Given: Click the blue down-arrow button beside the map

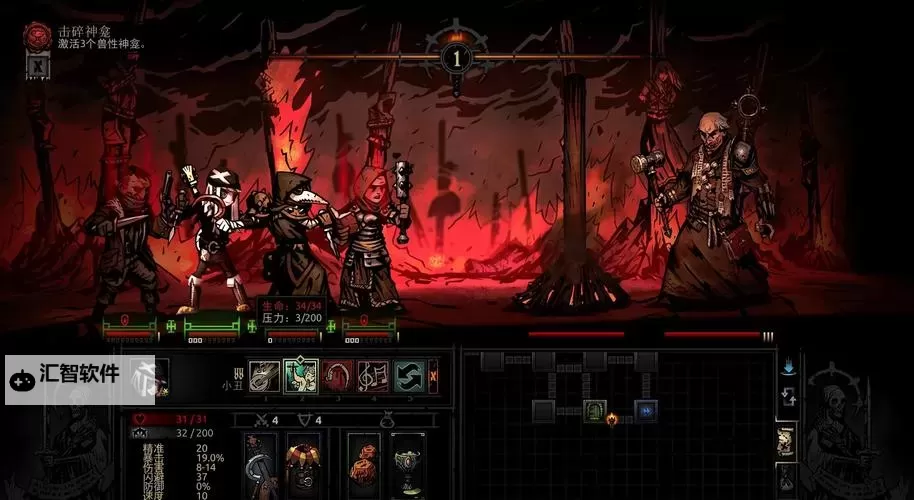Looking at the screenshot, I should click(788, 368).
